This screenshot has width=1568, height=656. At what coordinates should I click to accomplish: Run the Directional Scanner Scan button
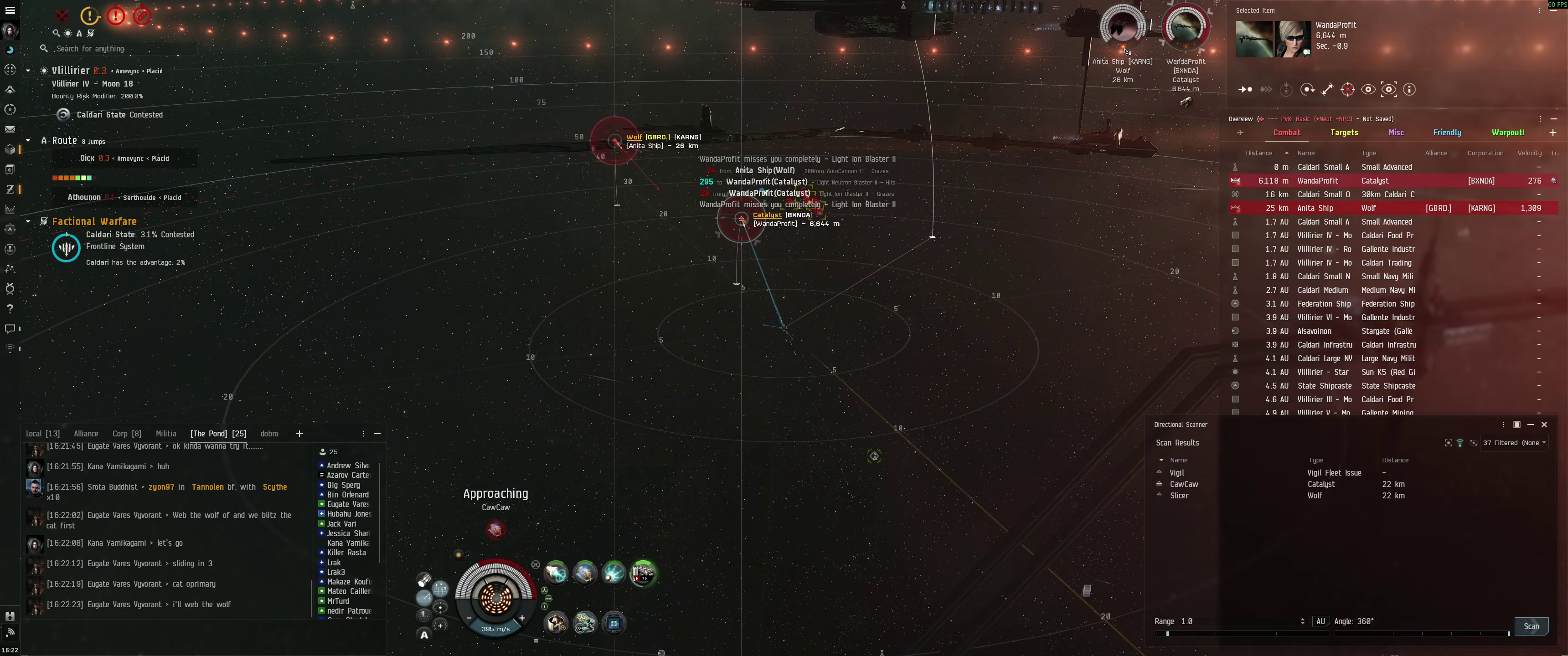point(1531,626)
